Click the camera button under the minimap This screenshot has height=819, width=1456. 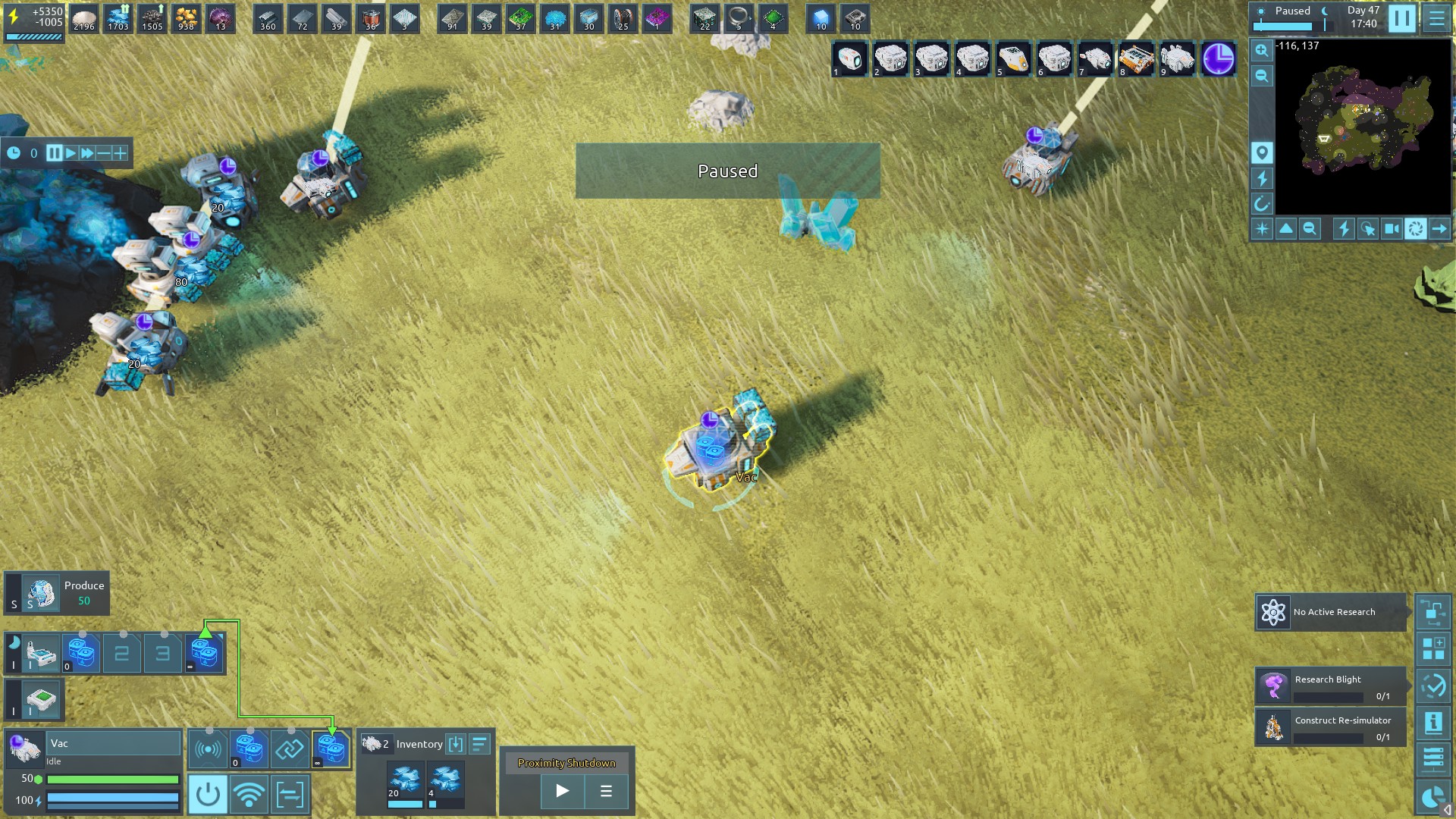click(1392, 228)
